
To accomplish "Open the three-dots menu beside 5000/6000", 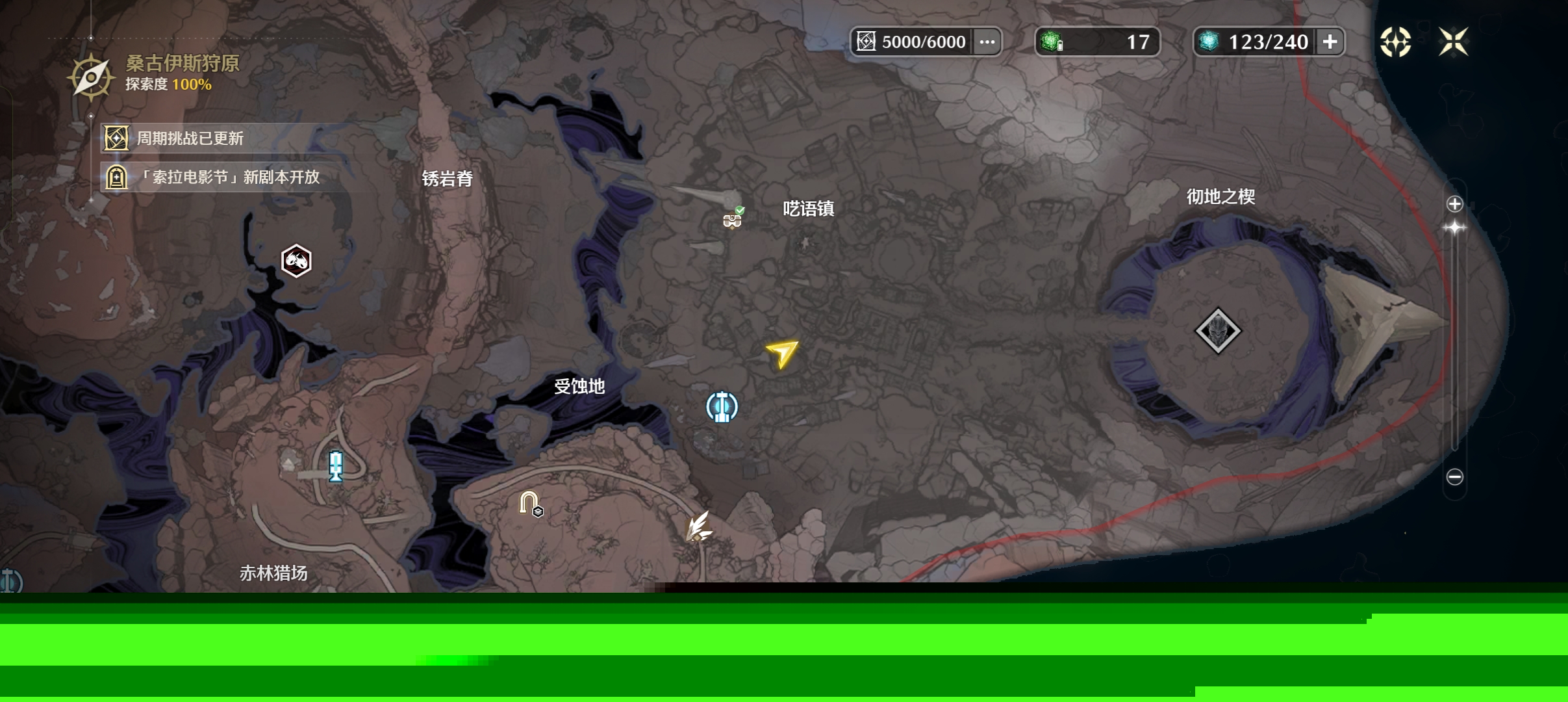I will [987, 42].
